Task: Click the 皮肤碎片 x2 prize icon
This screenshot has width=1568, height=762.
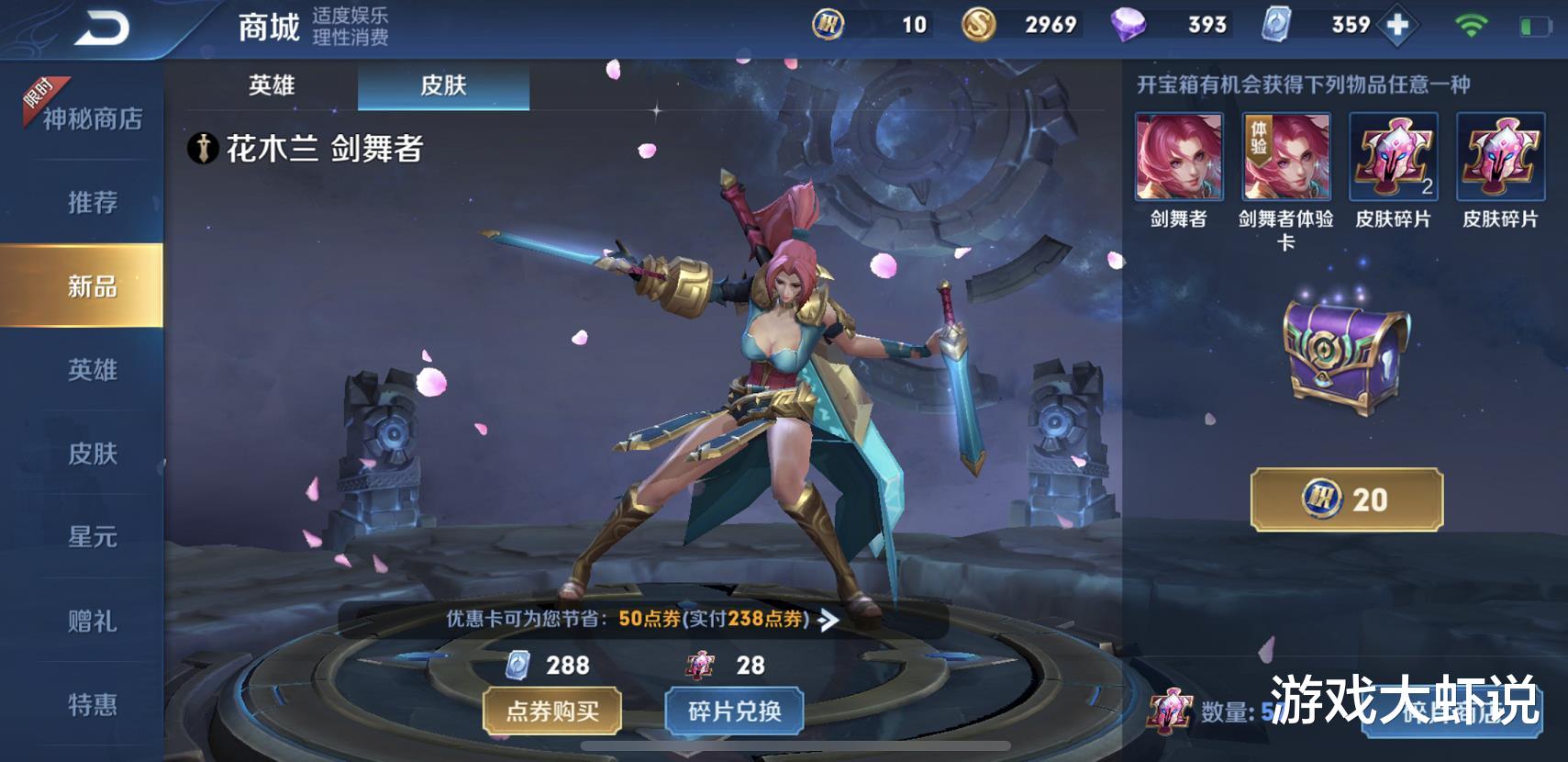Action: [1393, 158]
